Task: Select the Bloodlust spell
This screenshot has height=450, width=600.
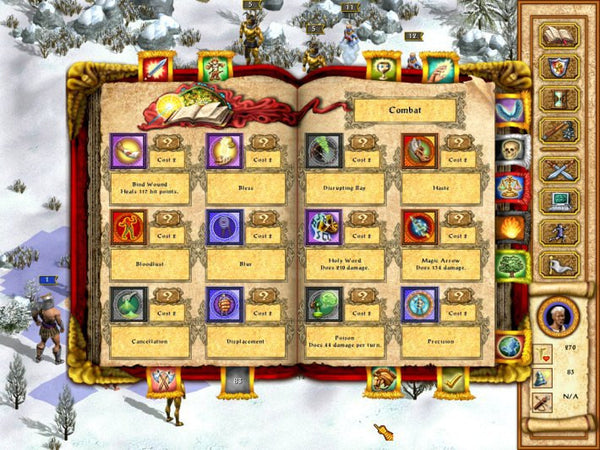Action: click(x=128, y=227)
